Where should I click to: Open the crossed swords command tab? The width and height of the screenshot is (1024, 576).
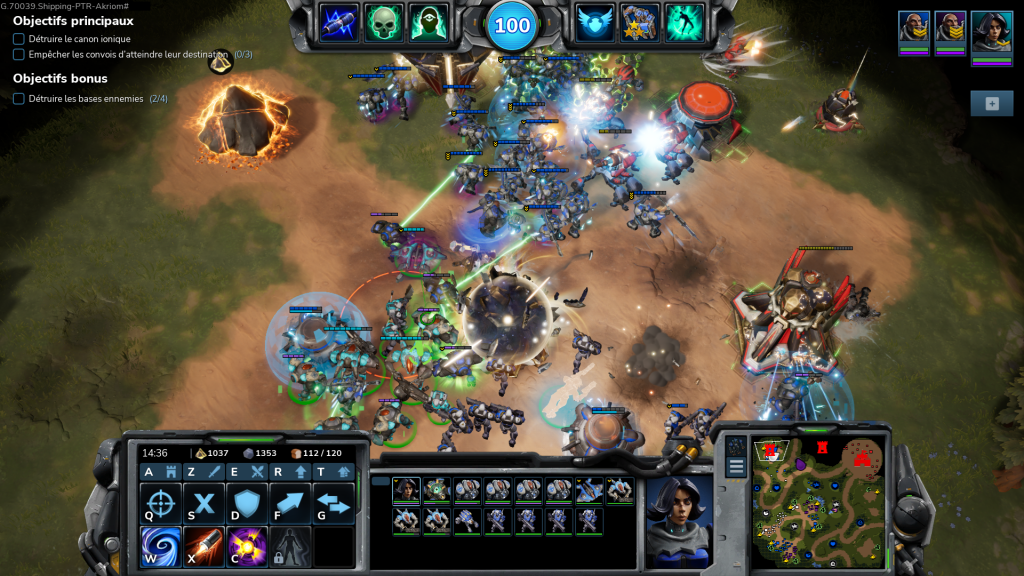(x=257, y=472)
